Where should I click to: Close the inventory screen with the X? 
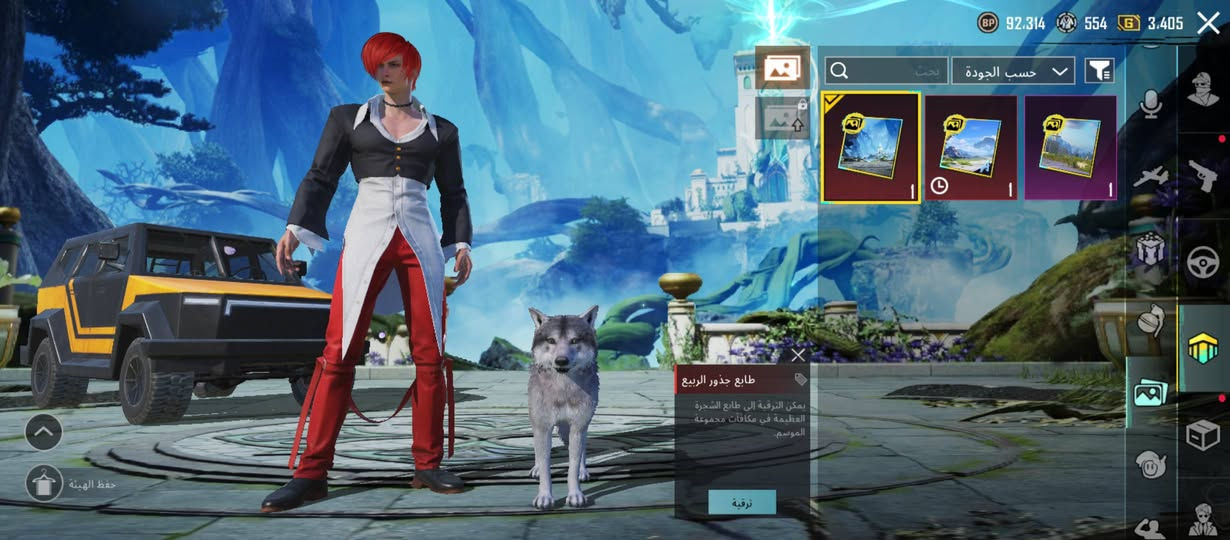coord(1208,23)
